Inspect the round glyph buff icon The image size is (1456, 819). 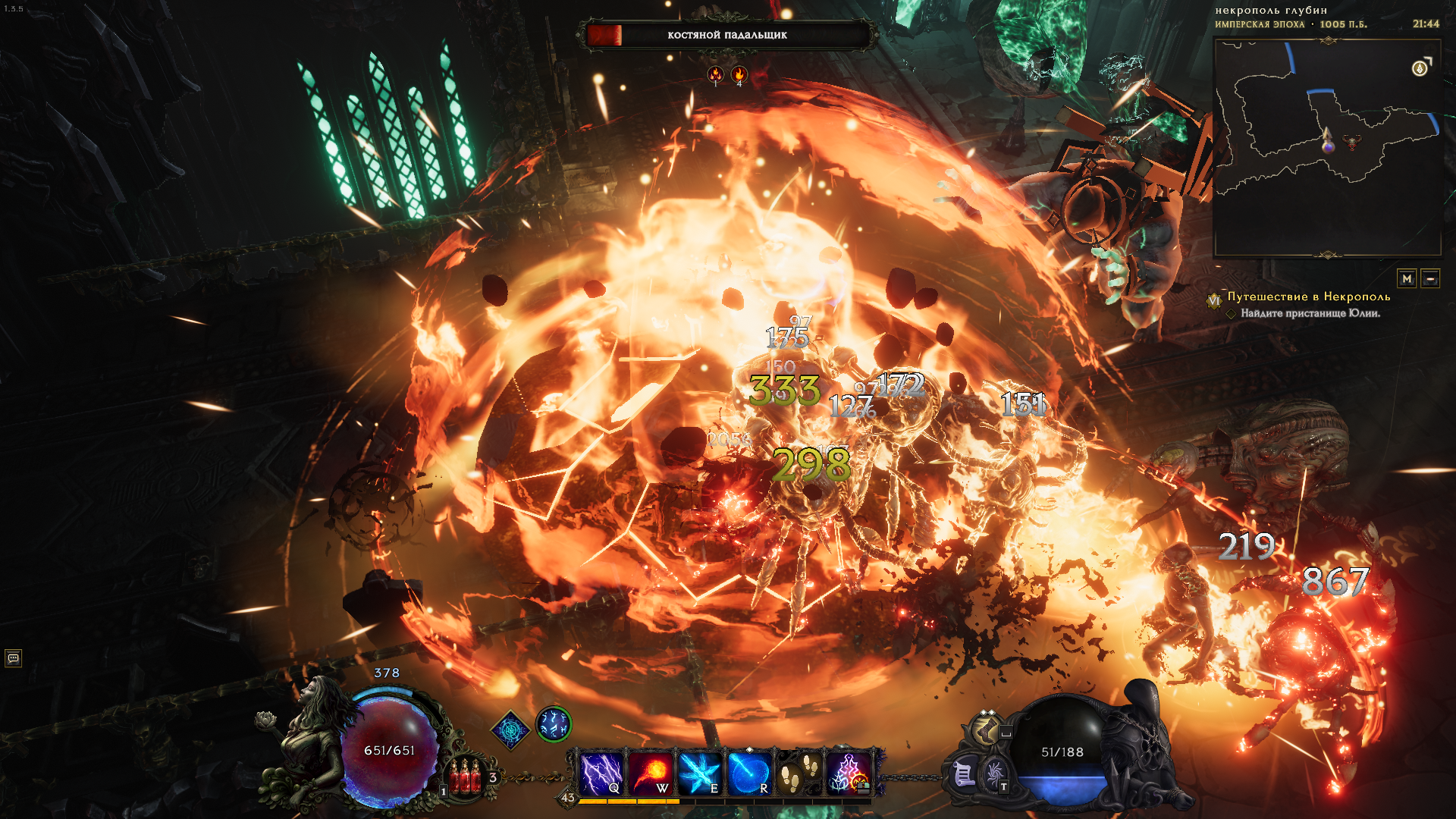pos(554,724)
